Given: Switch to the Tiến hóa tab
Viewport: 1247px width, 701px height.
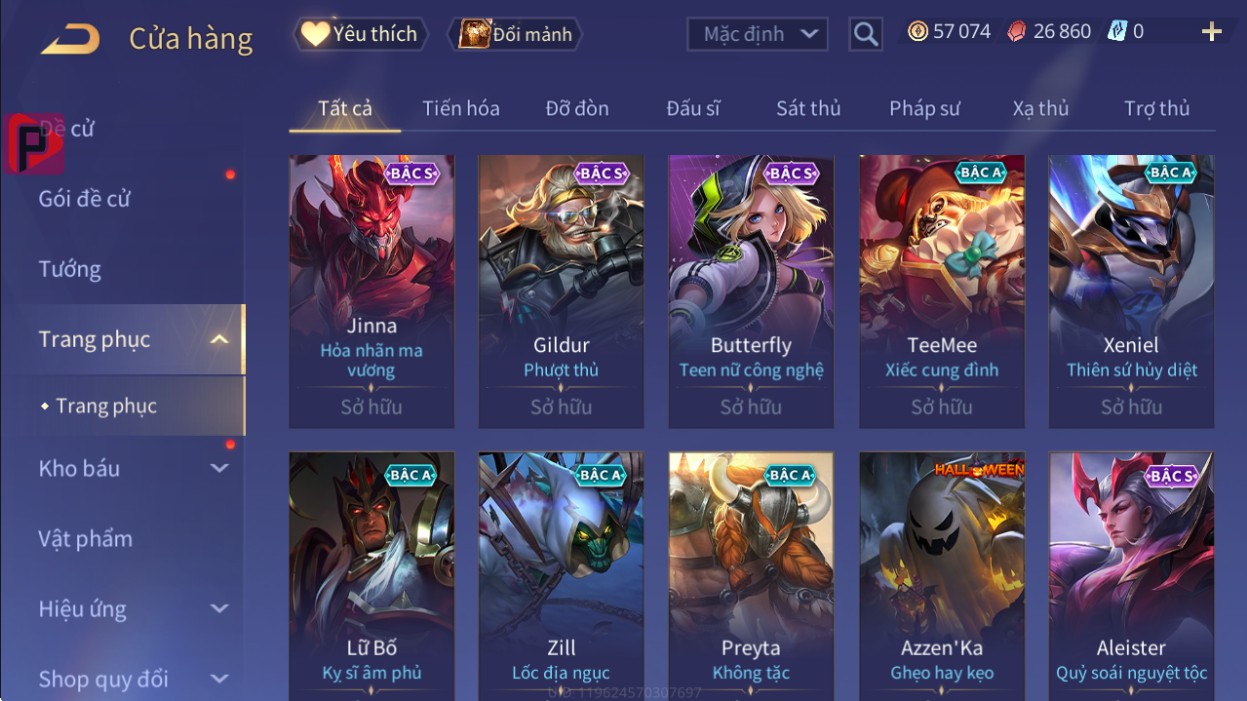Looking at the screenshot, I should point(460,108).
